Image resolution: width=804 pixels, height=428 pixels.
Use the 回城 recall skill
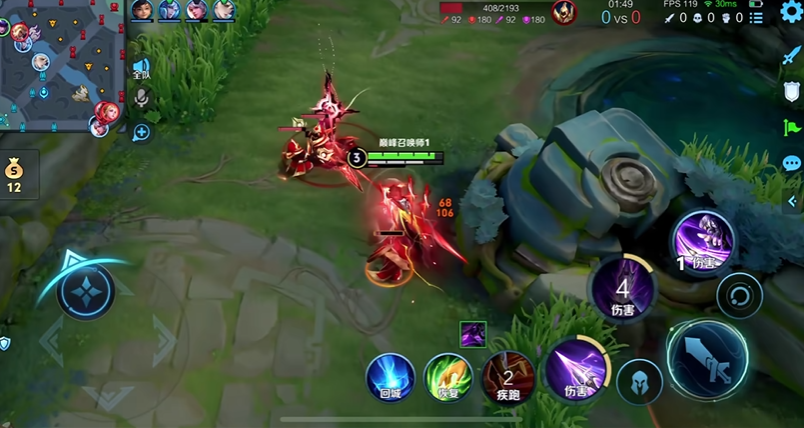point(390,377)
